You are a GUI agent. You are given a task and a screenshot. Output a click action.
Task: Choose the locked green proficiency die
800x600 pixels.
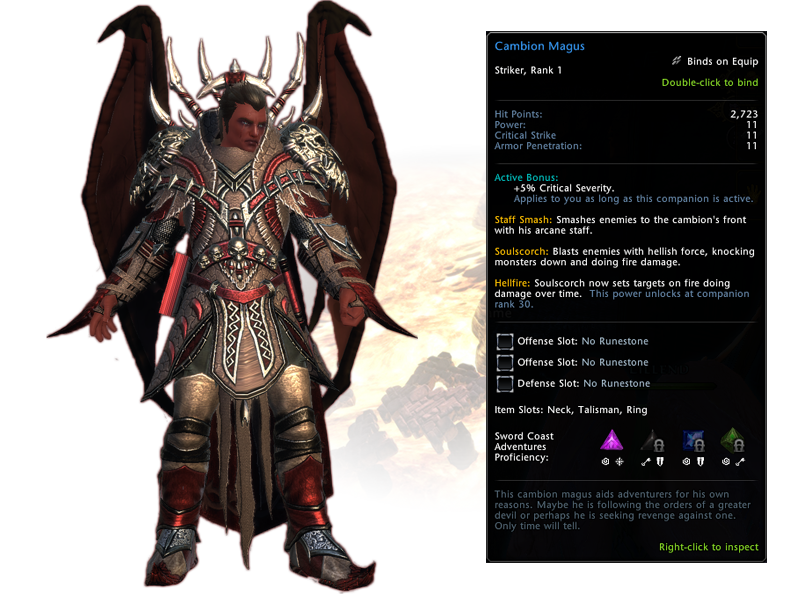pyautogui.click(x=734, y=441)
